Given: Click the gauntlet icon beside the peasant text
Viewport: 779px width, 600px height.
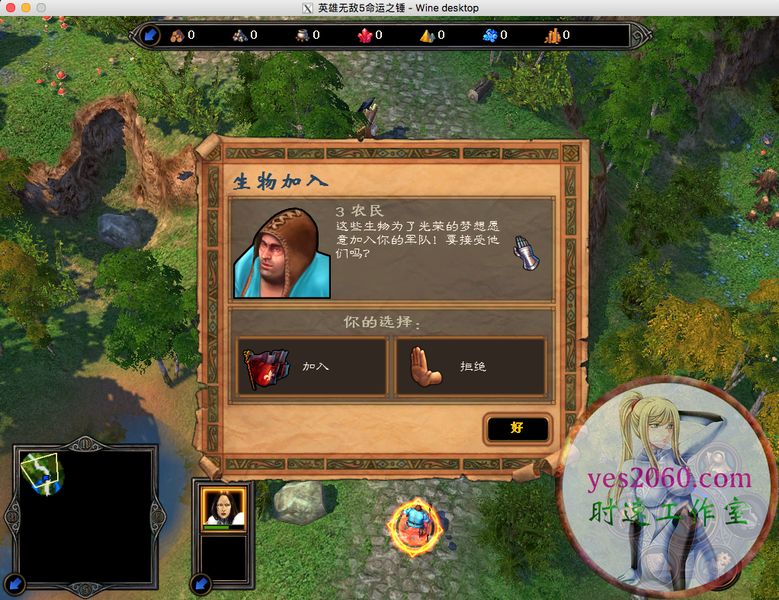Looking at the screenshot, I should pos(522,251).
